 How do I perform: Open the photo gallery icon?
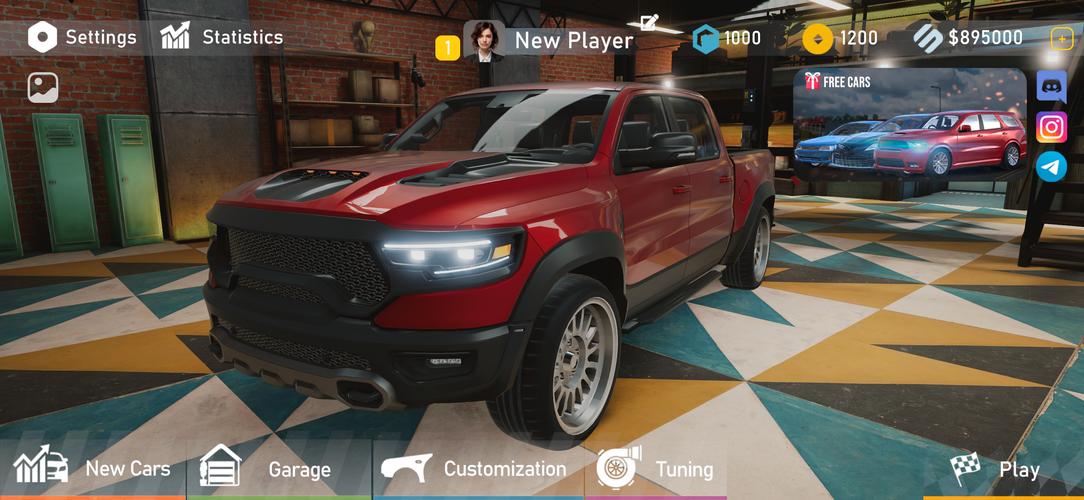(x=43, y=88)
